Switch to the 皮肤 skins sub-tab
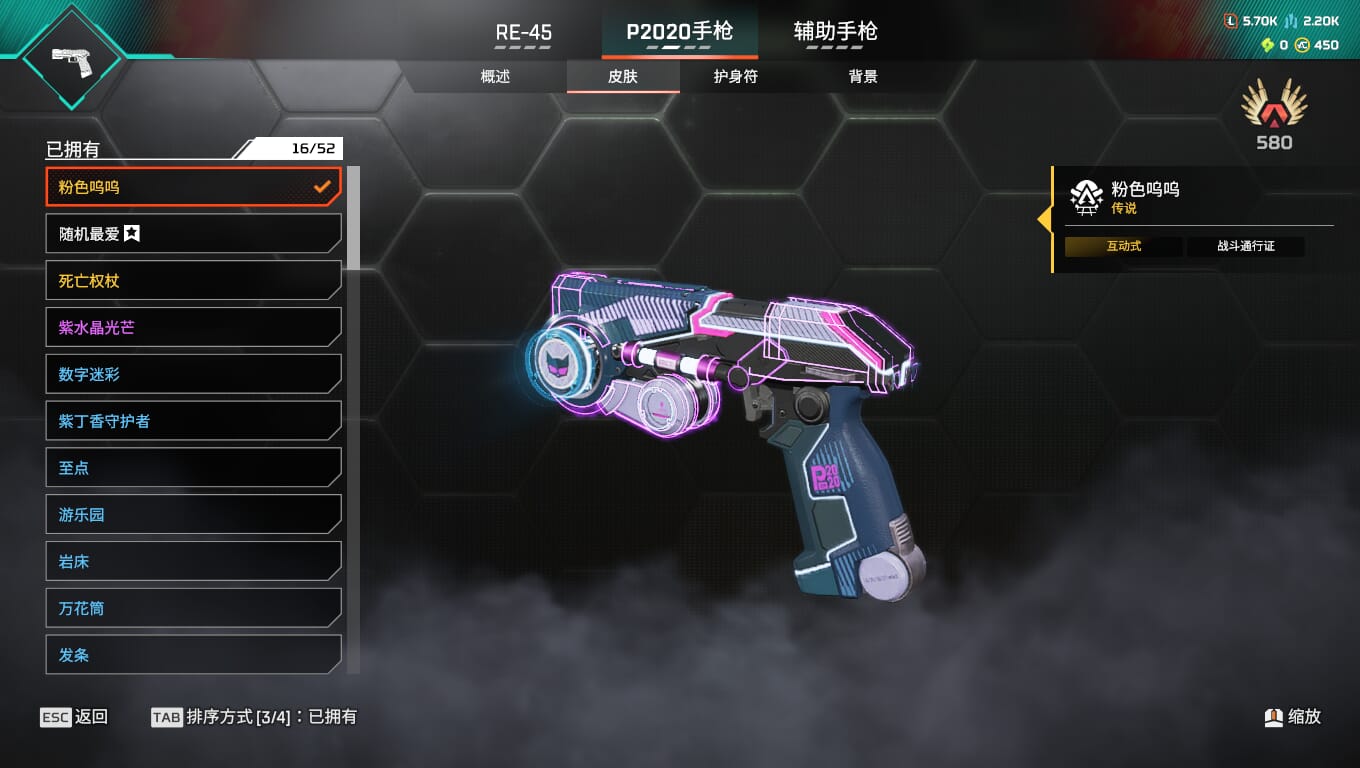The height and width of the screenshot is (768, 1360). tap(623, 77)
